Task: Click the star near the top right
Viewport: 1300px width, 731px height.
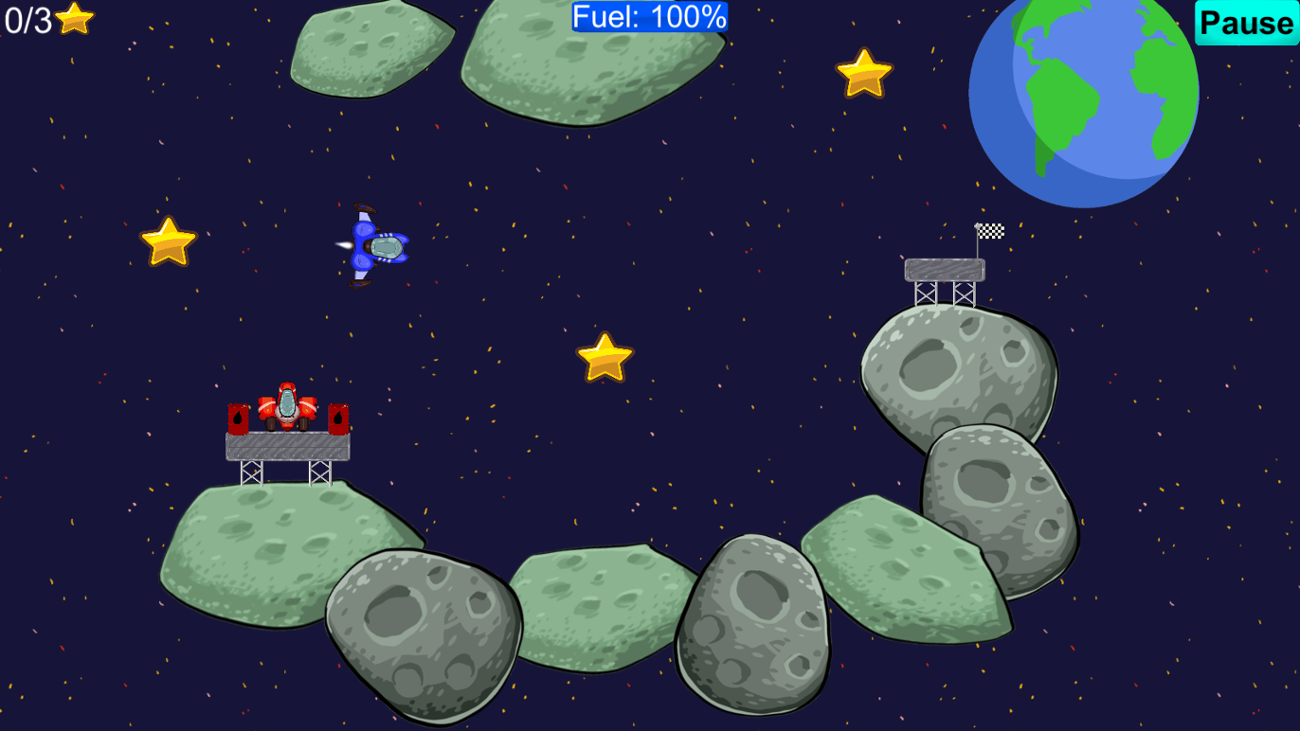Action: click(x=864, y=72)
